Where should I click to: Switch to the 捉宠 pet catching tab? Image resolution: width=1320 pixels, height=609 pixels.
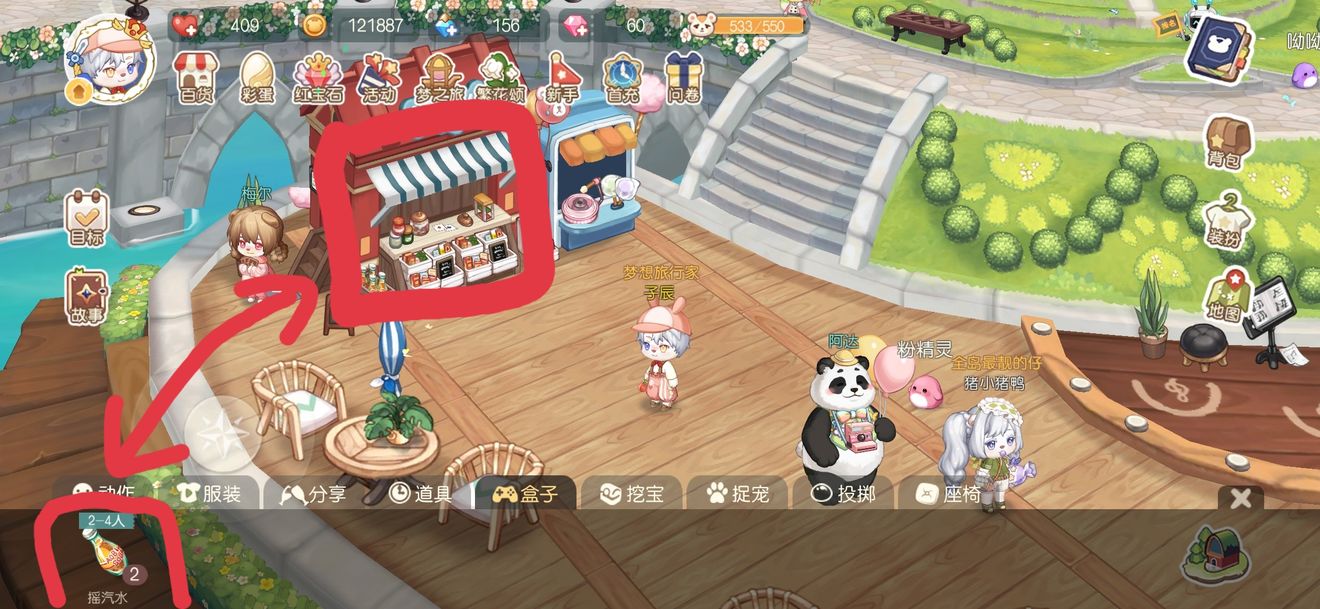click(x=735, y=494)
